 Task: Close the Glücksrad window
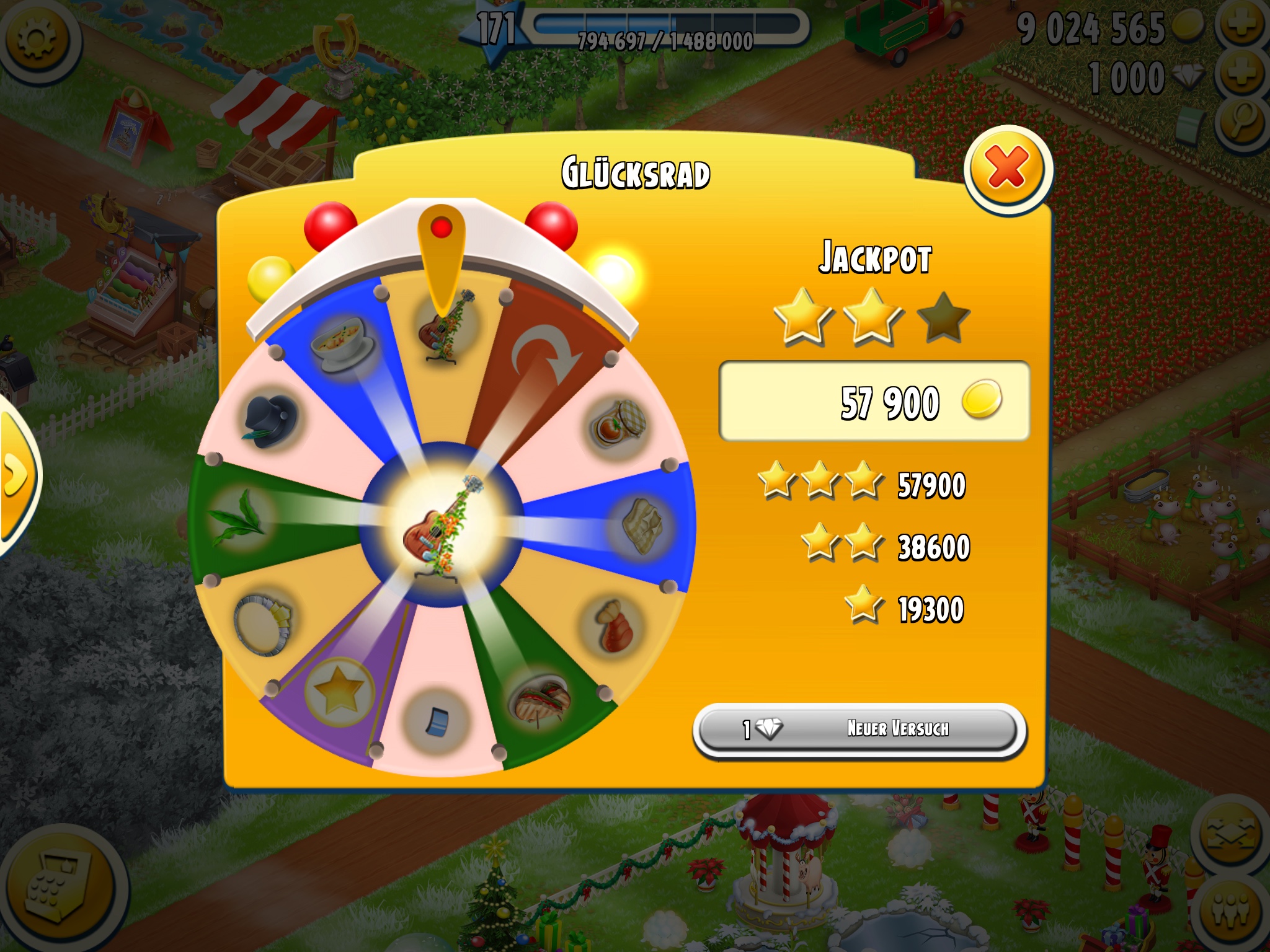[x=1007, y=169]
